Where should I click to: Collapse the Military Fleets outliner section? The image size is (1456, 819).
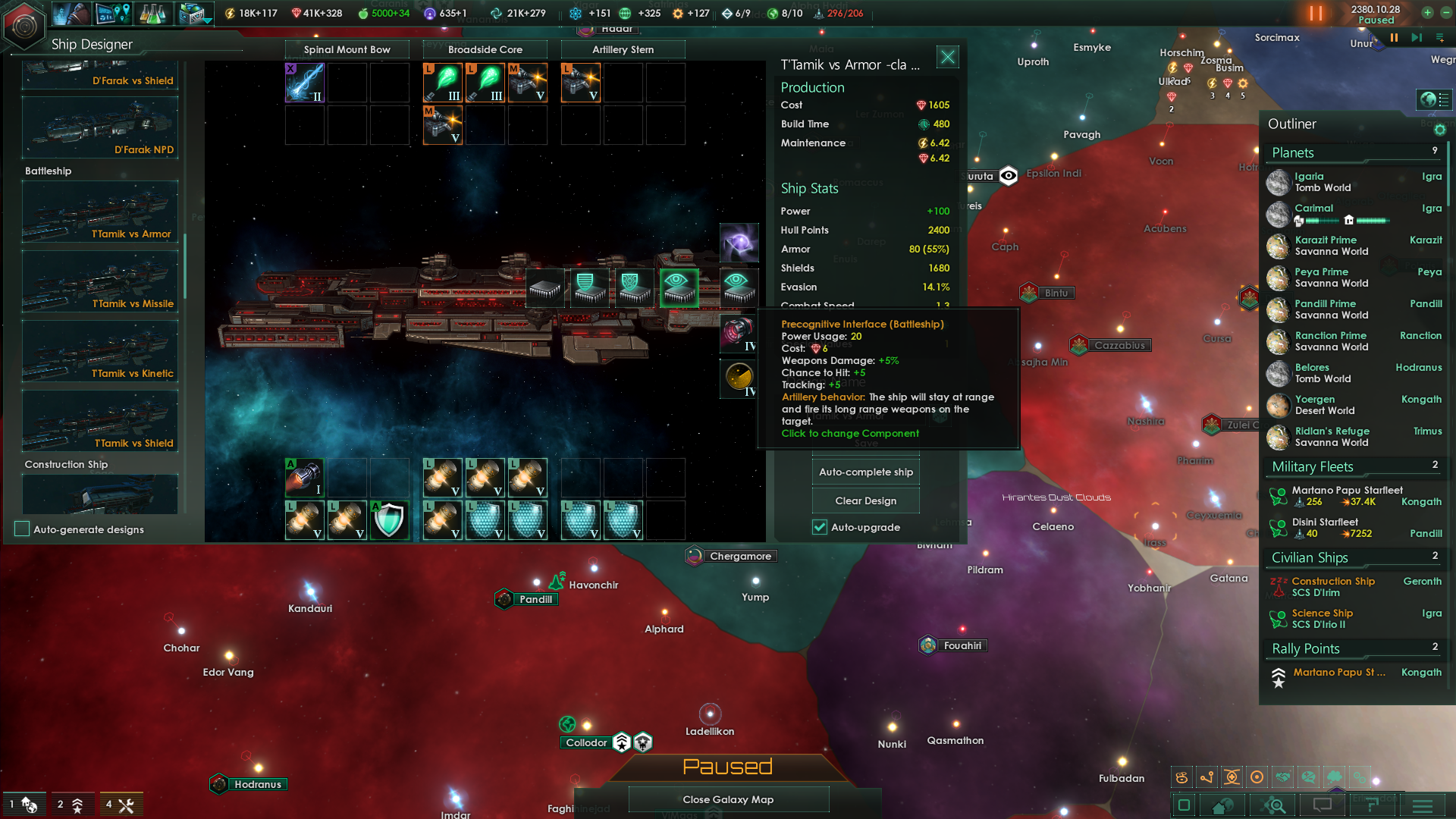[x=1313, y=466]
